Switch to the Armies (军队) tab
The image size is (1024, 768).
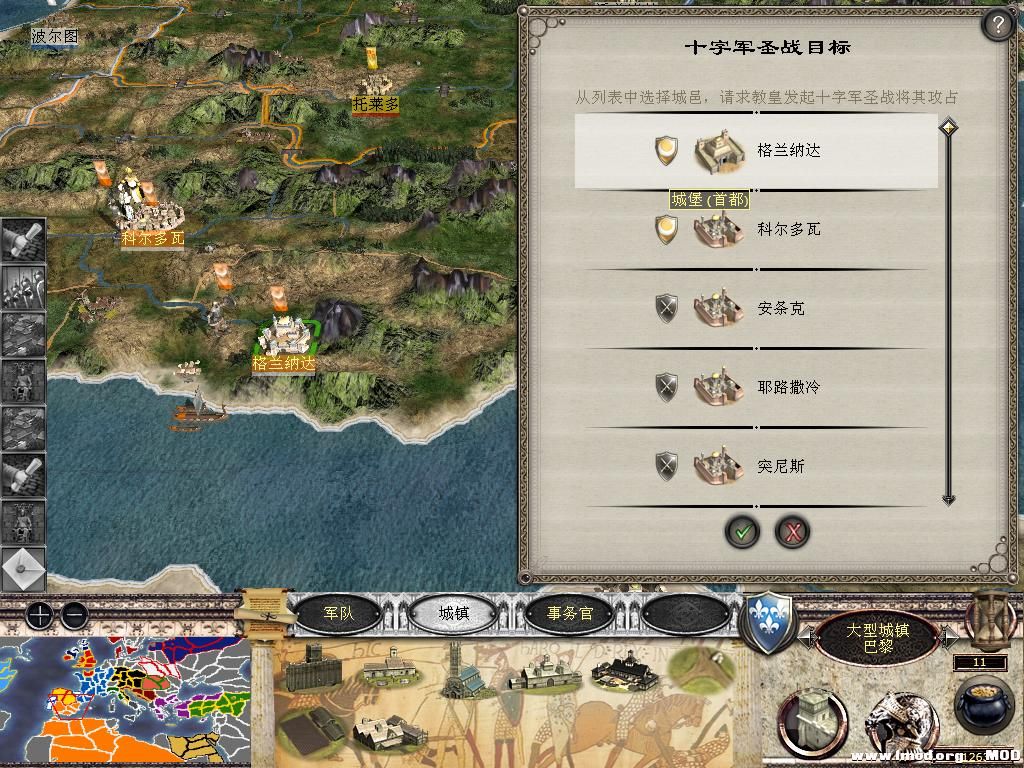pyautogui.click(x=339, y=613)
